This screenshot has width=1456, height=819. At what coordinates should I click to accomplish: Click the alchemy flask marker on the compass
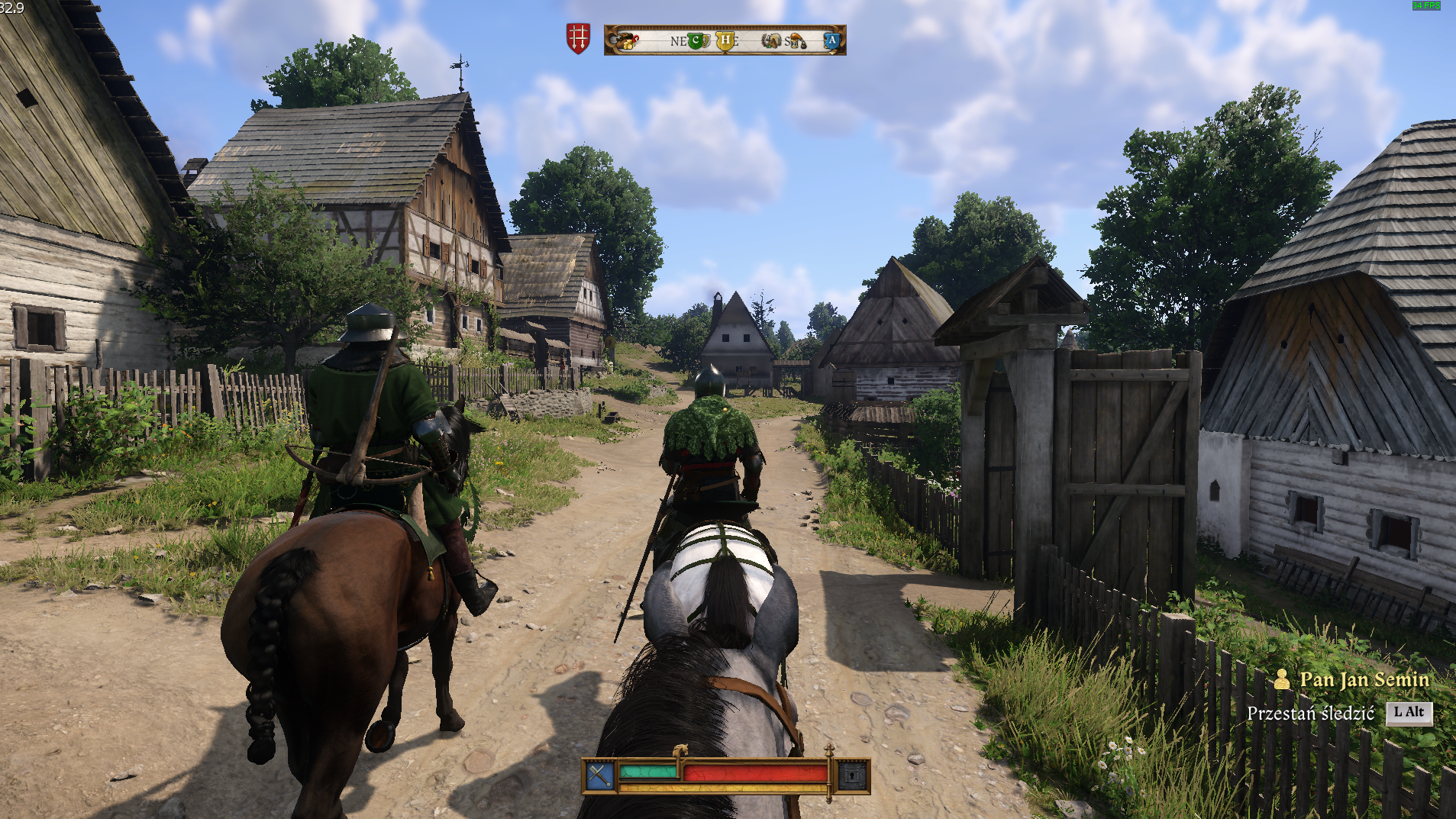click(x=796, y=41)
